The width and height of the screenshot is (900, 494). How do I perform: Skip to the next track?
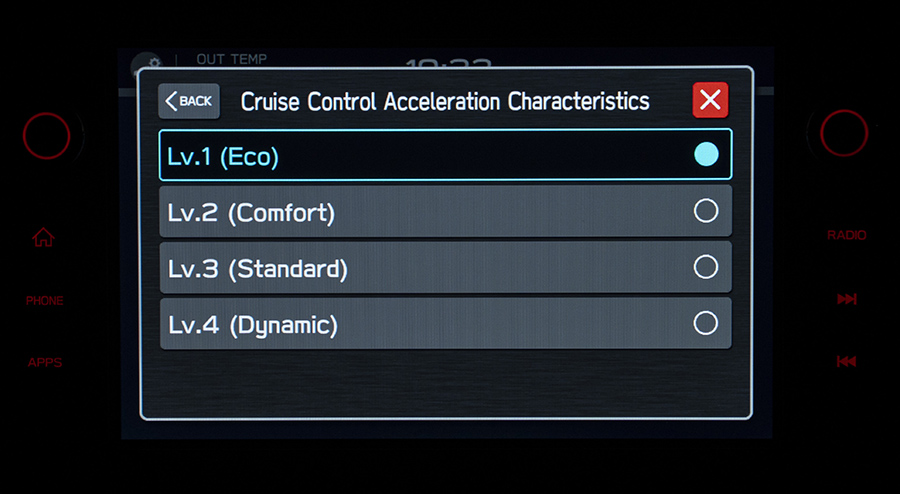846,299
